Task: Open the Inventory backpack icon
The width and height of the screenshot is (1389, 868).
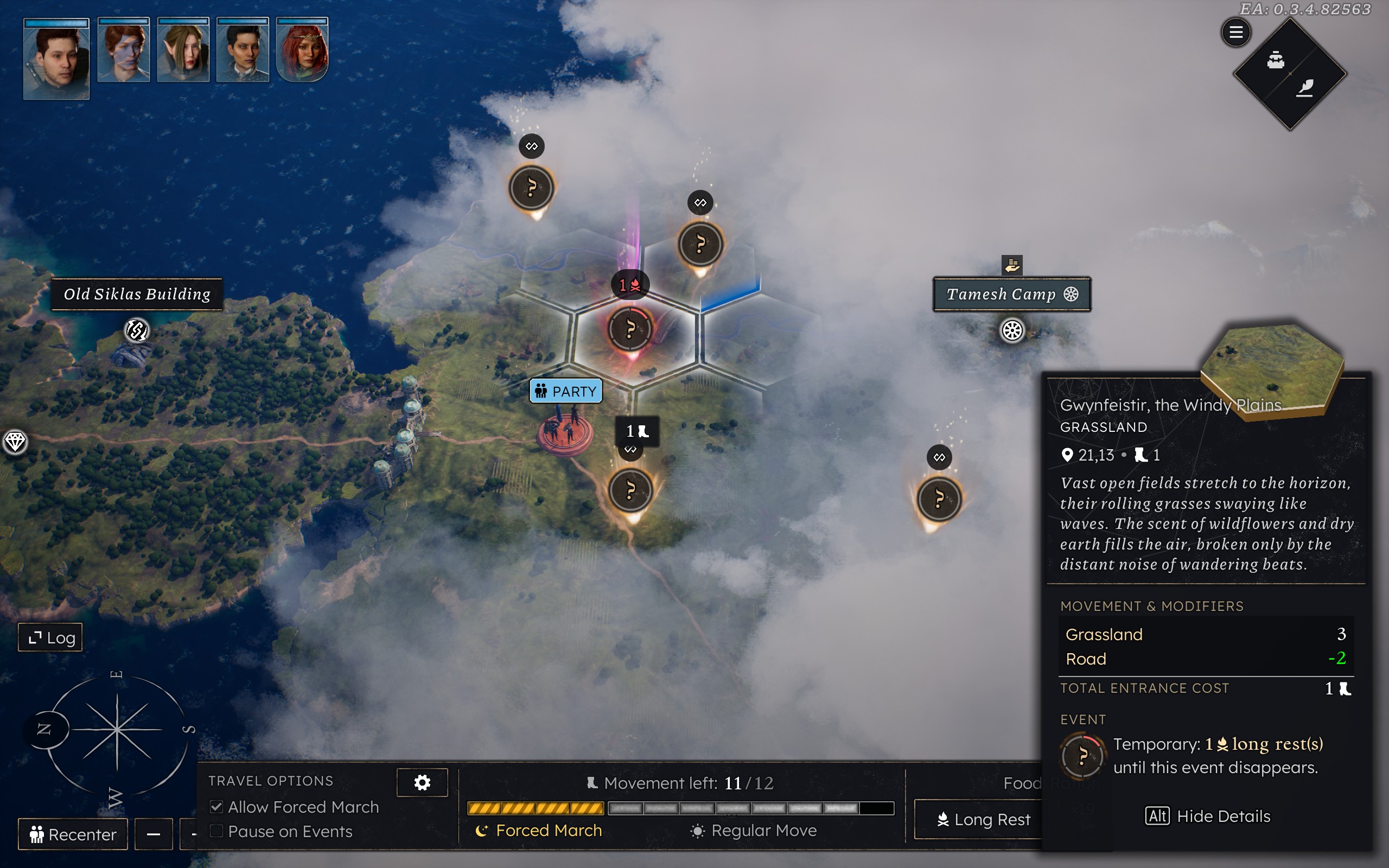Action: click(1277, 59)
